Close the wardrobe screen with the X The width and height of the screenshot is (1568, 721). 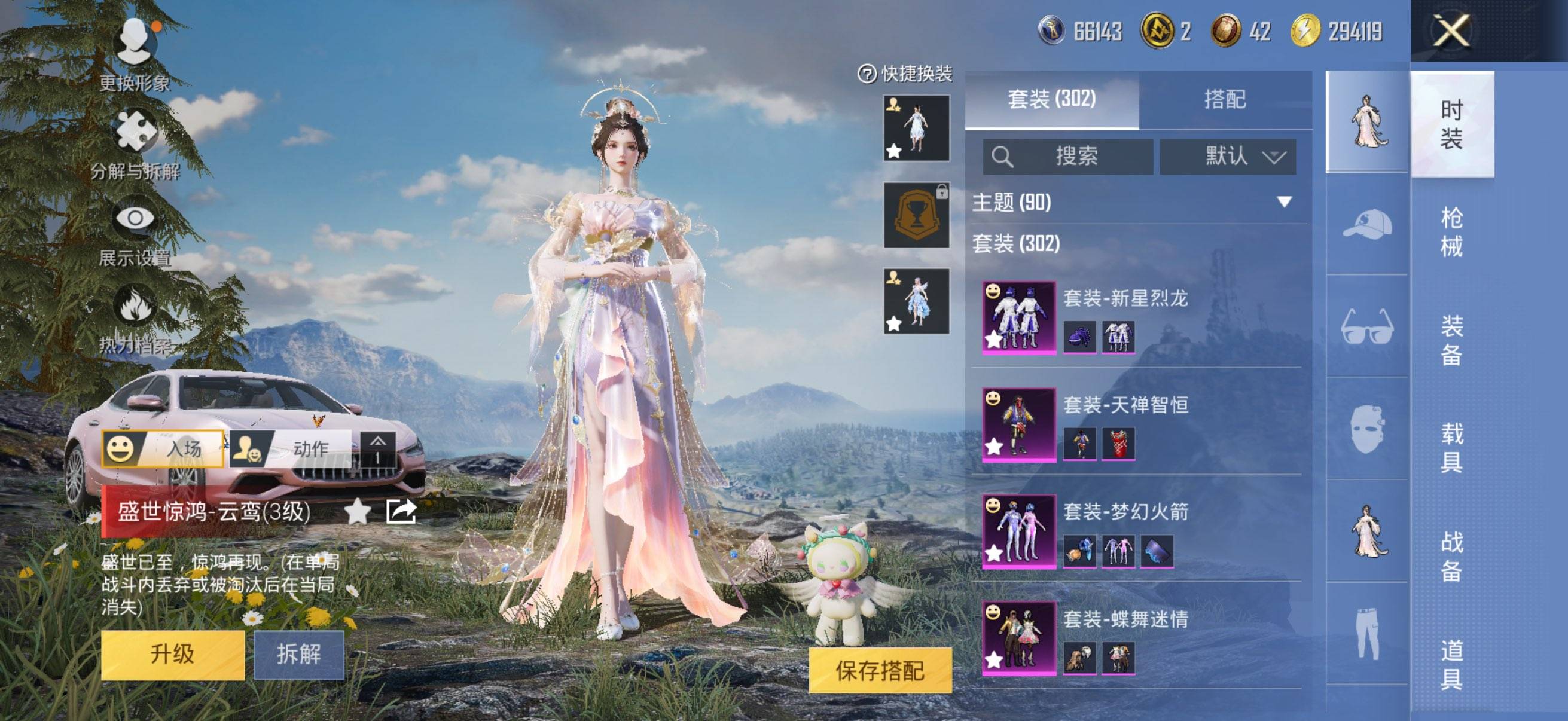click(1452, 32)
